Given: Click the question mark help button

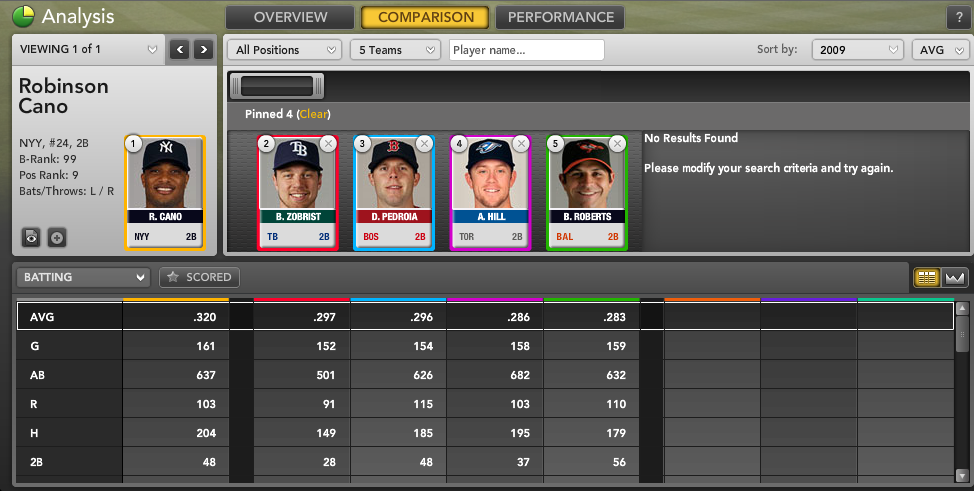Looking at the screenshot, I should click(x=957, y=17).
